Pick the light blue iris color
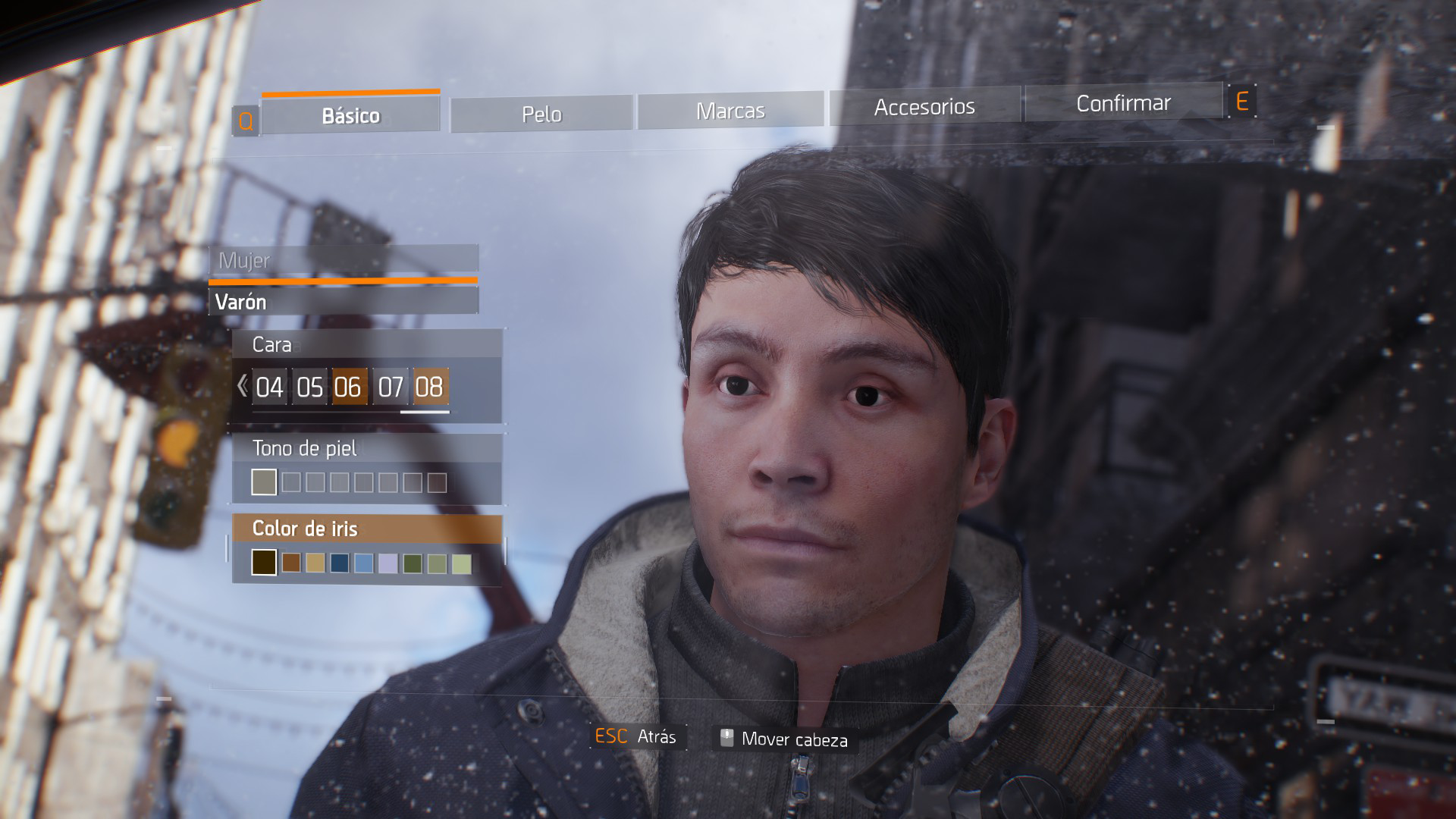 (364, 563)
